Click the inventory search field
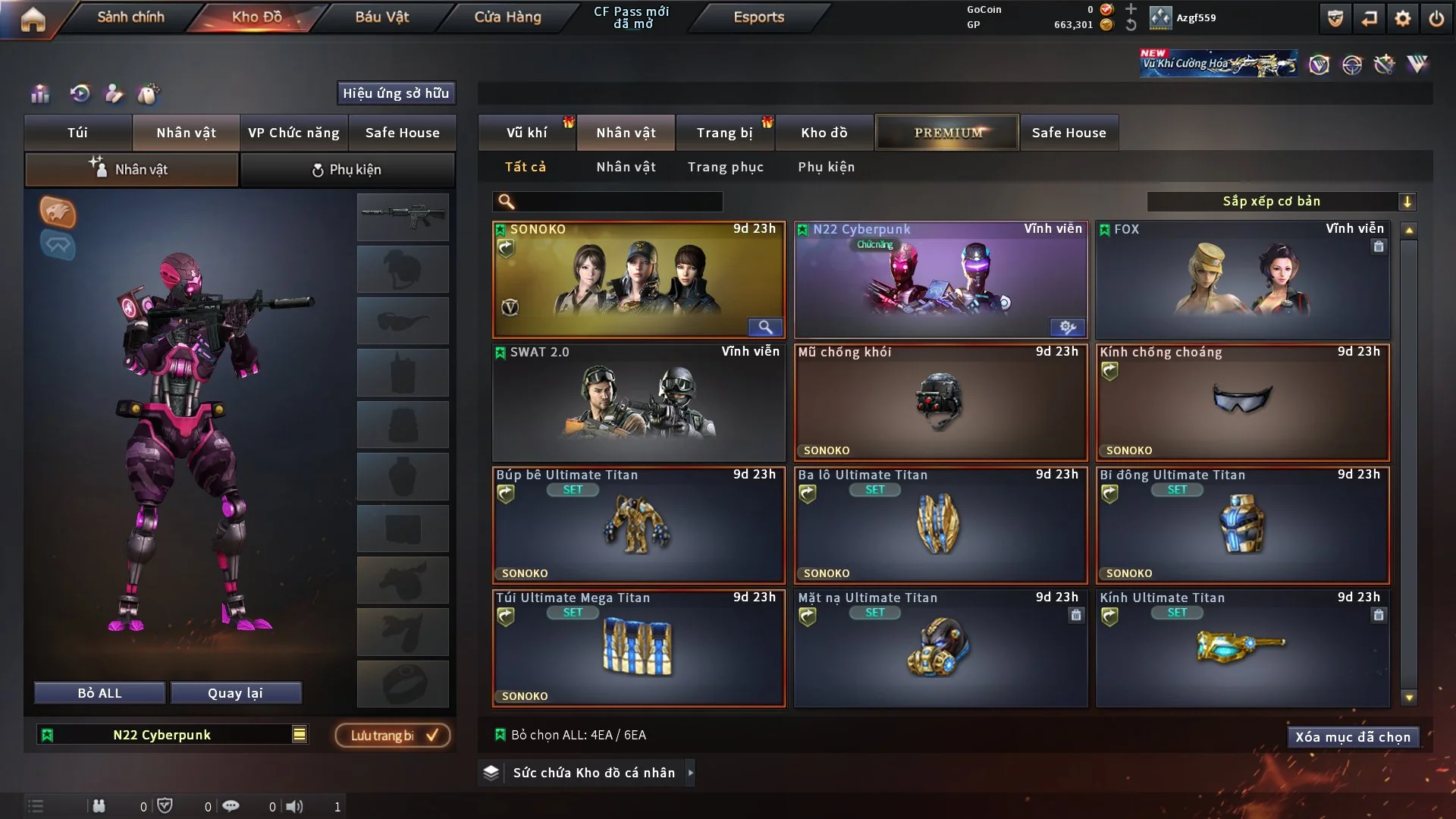Image resolution: width=1456 pixels, height=819 pixels. click(x=618, y=202)
